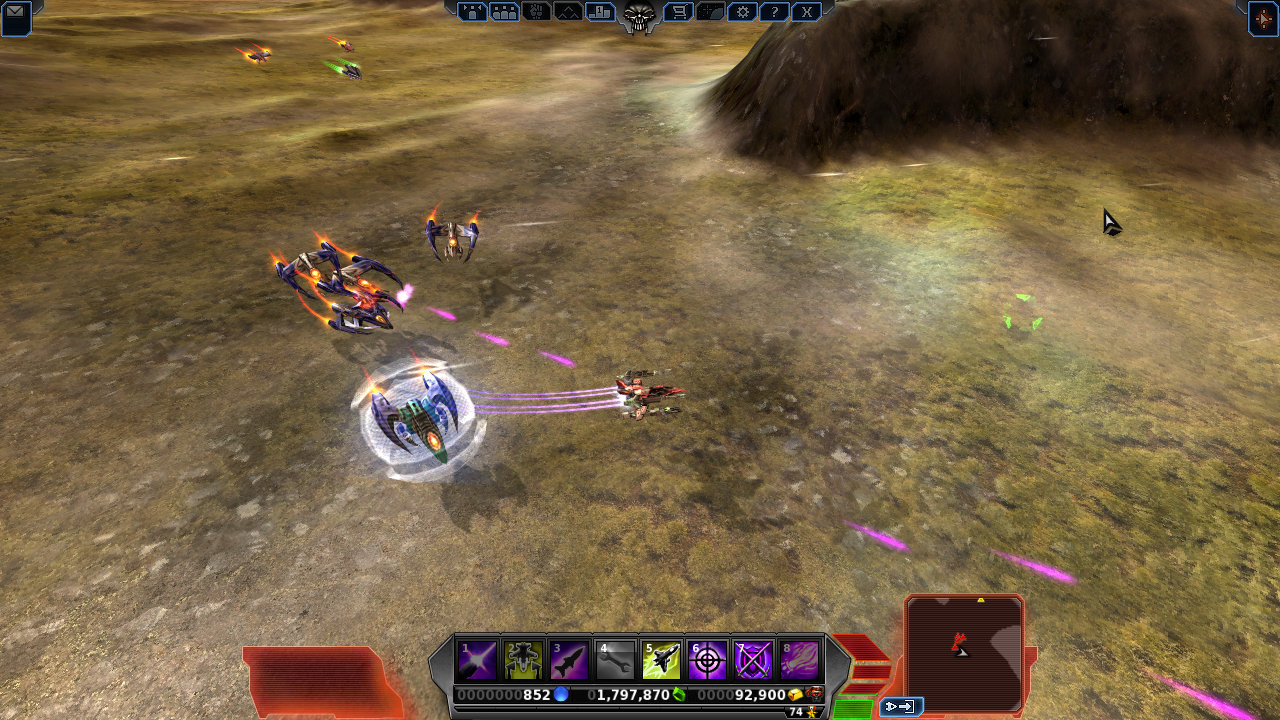
Task: Select the crosshair targeting ability slot 6
Action: [707, 660]
